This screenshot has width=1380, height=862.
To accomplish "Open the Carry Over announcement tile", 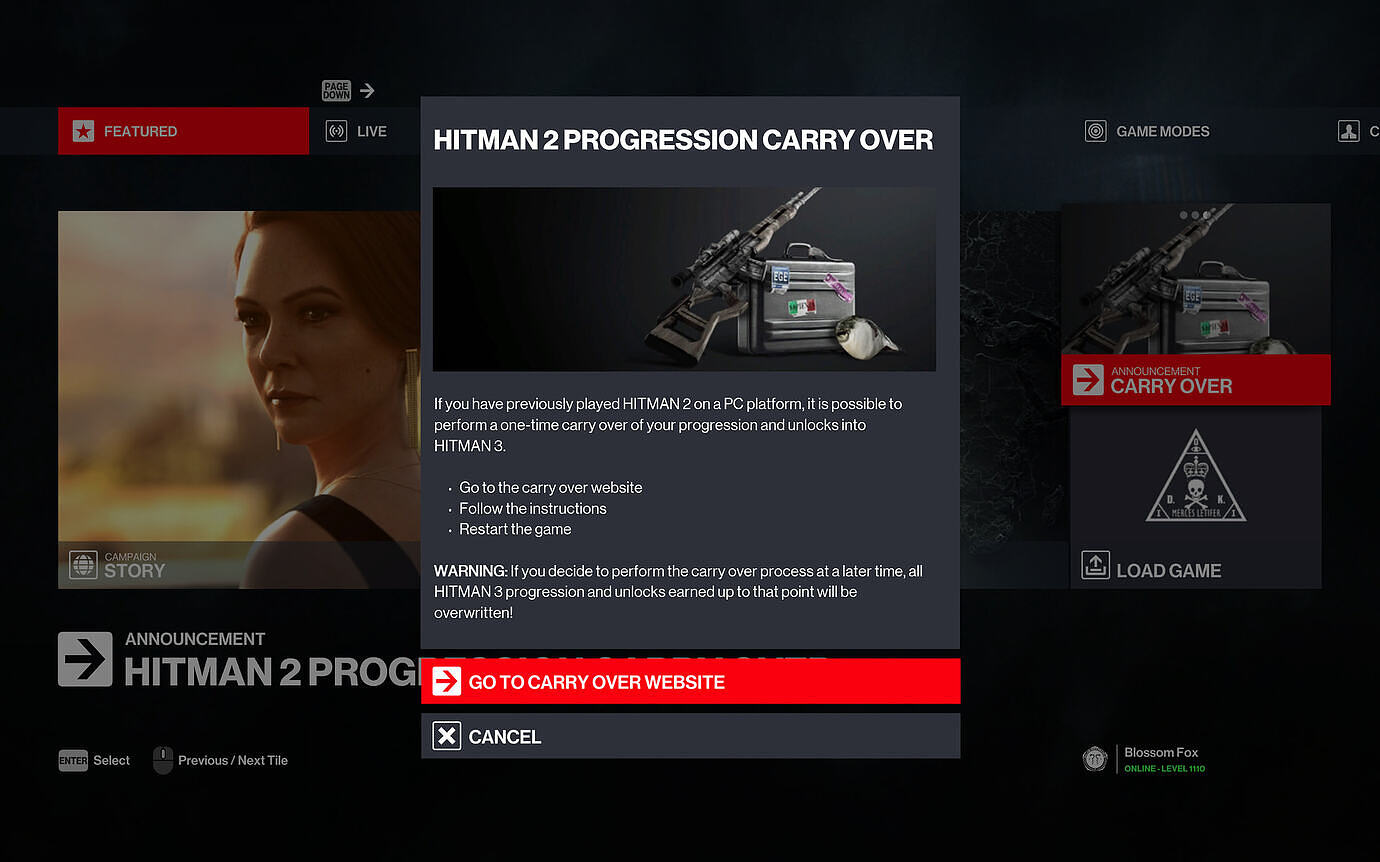I will pos(1196,305).
